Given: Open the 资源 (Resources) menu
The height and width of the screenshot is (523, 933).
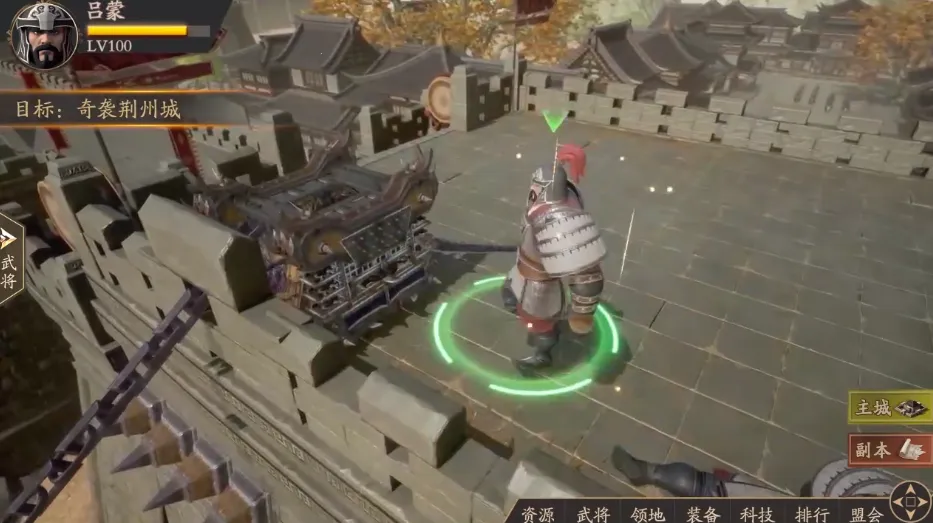Looking at the screenshot, I should (x=536, y=514).
